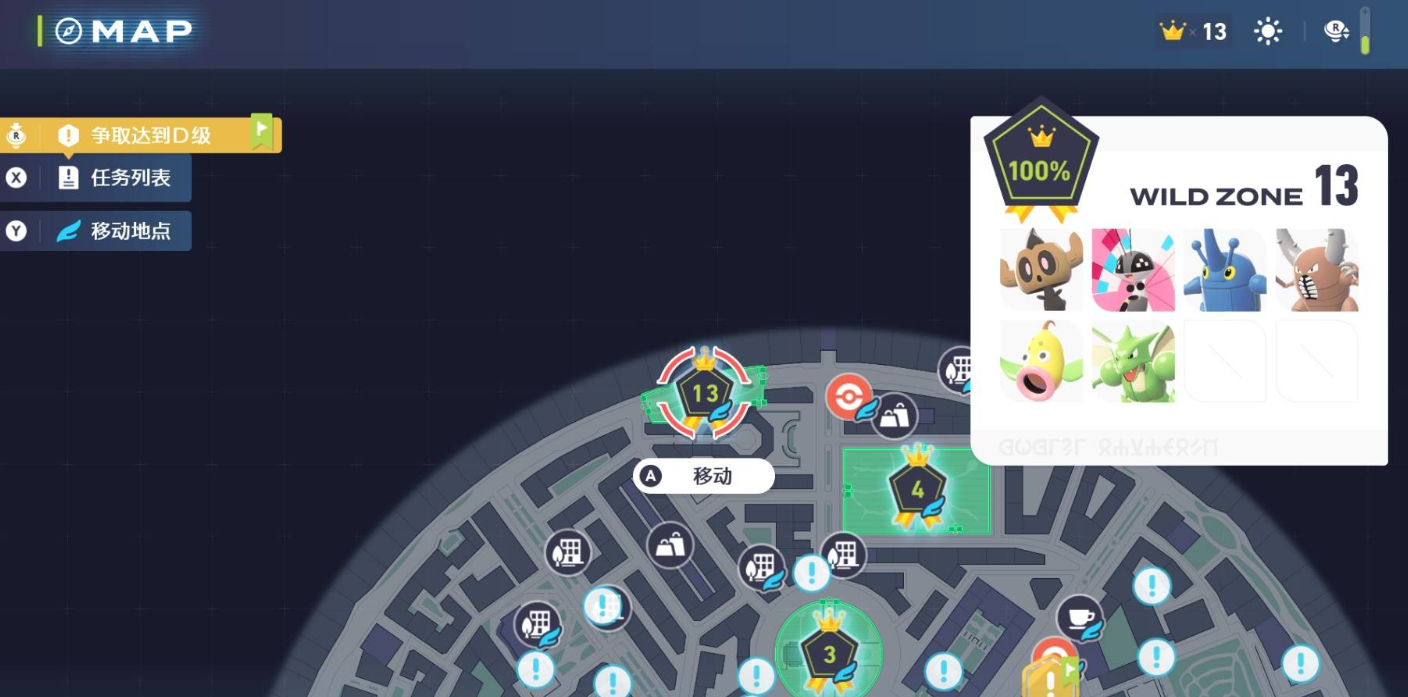Click the sun time-of-day icon
1408x697 pixels.
pyautogui.click(x=1268, y=32)
